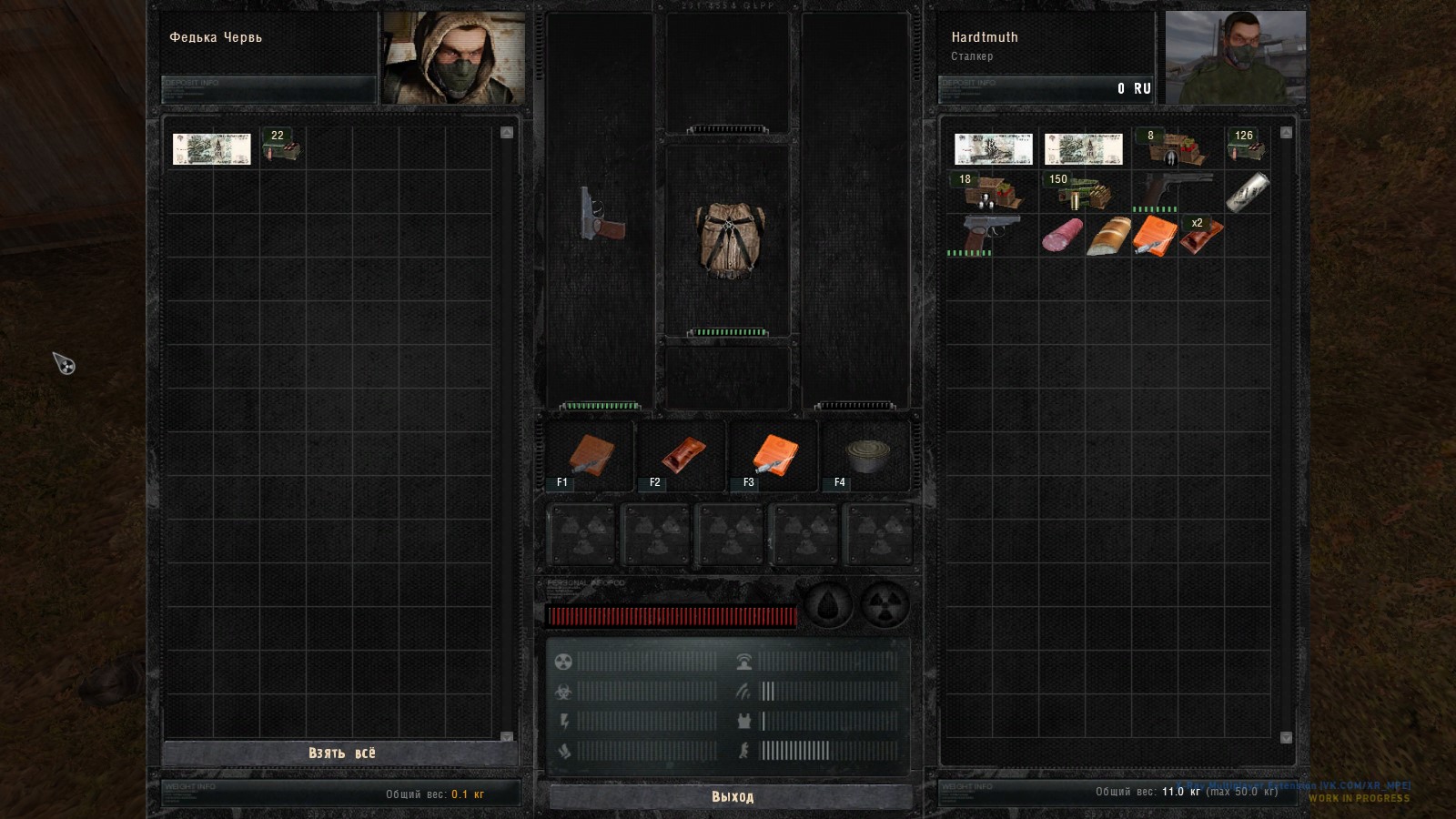The image size is (1456, 819).
Task: Use the F1 quick slot medkit
Action: [x=591, y=455]
